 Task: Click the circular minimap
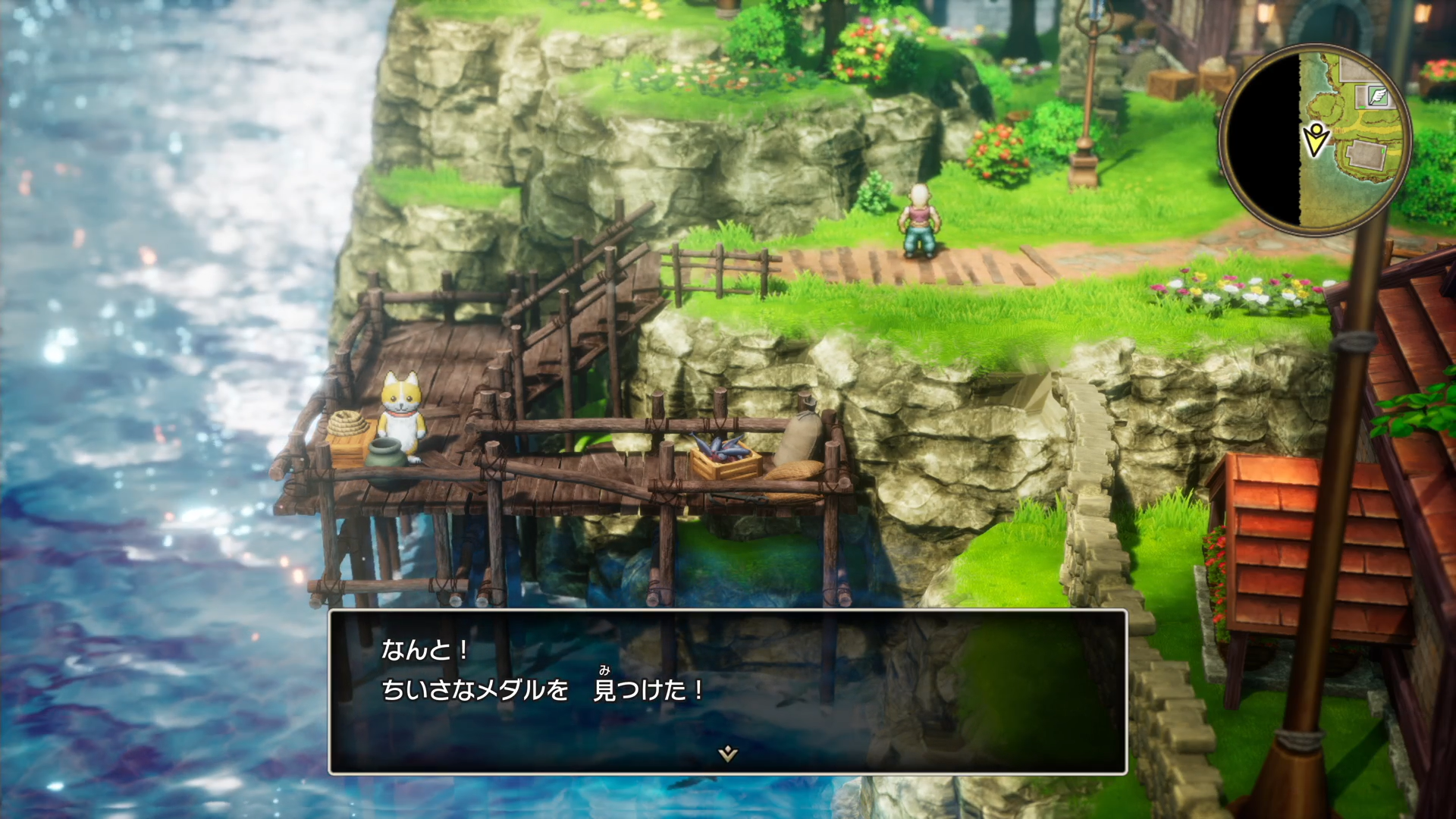pyautogui.click(x=1315, y=140)
